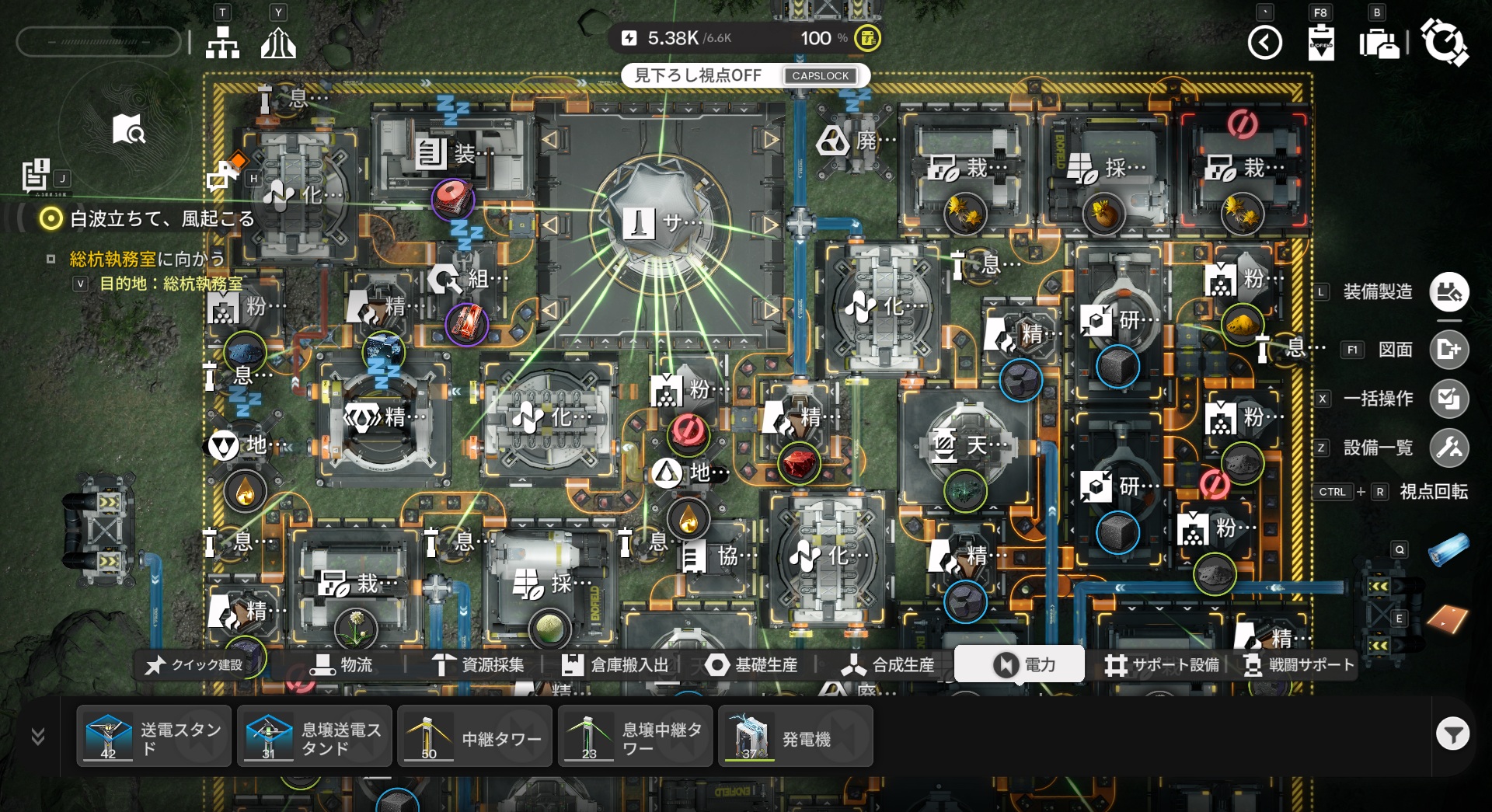Viewport: 1492px width, 812px height.
Task: Select the 中継タワー relay tower slot
Action: click(x=475, y=737)
